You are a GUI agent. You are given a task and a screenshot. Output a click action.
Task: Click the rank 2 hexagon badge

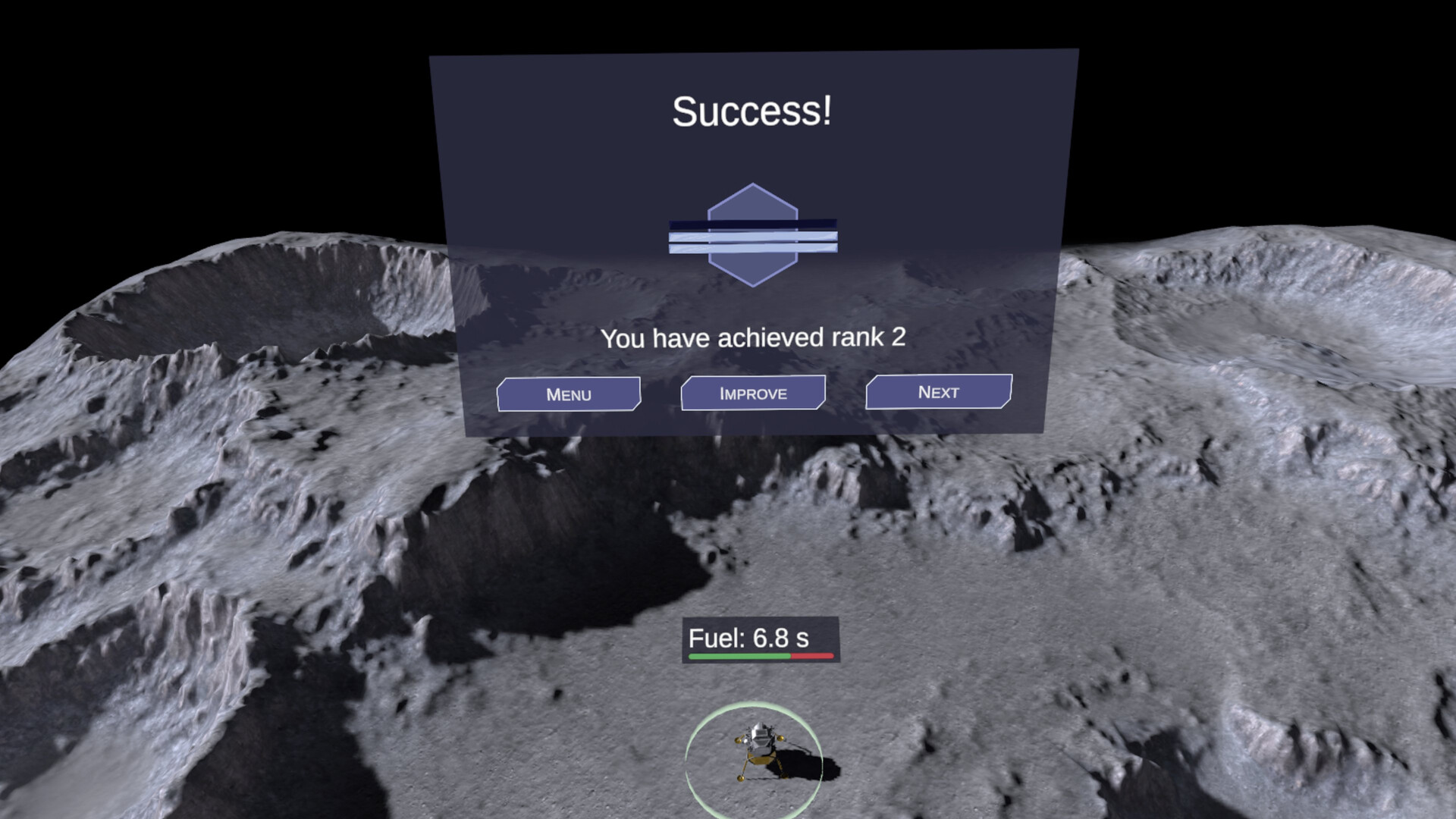(x=752, y=234)
